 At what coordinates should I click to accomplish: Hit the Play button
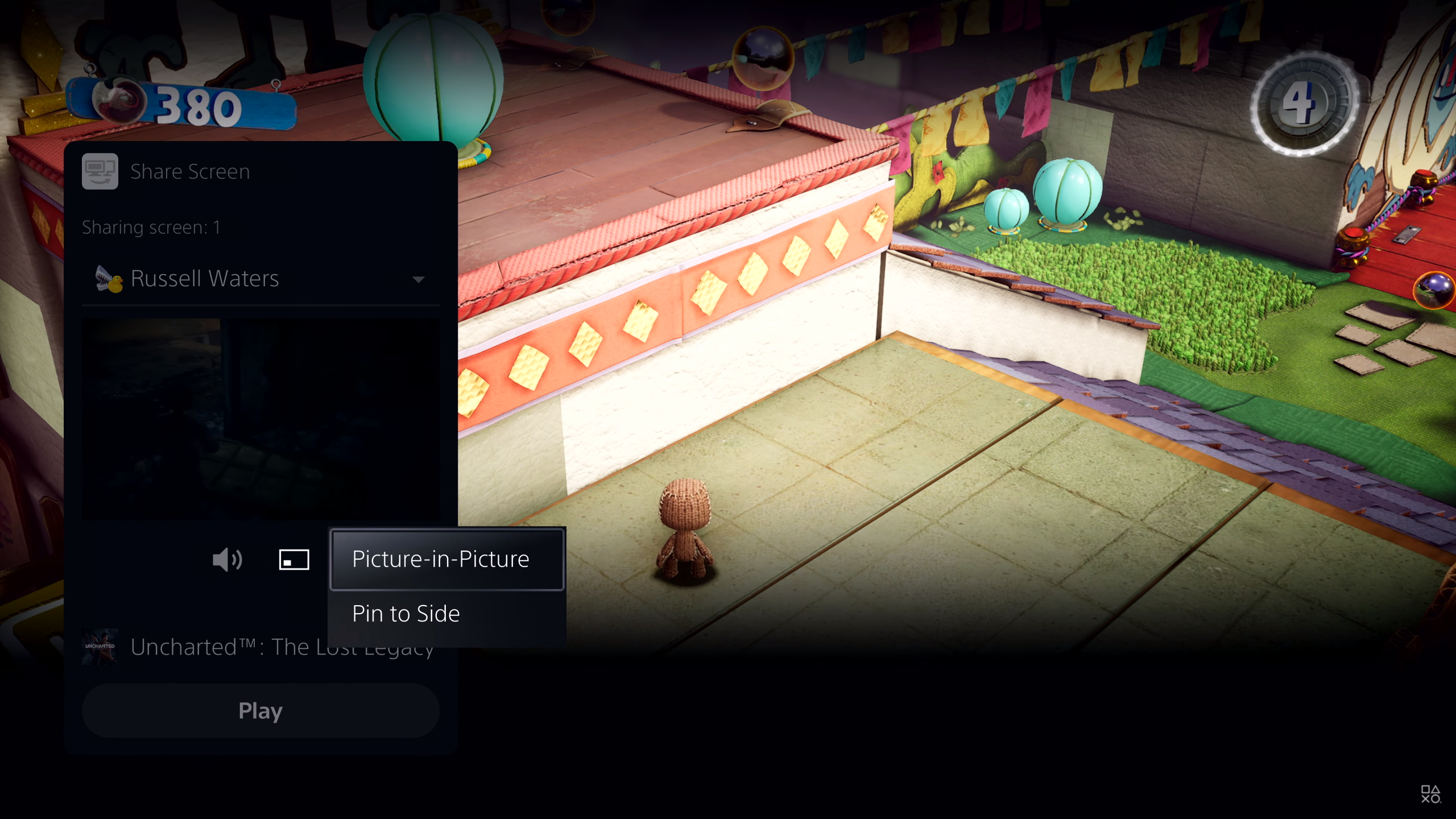click(260, 711)
